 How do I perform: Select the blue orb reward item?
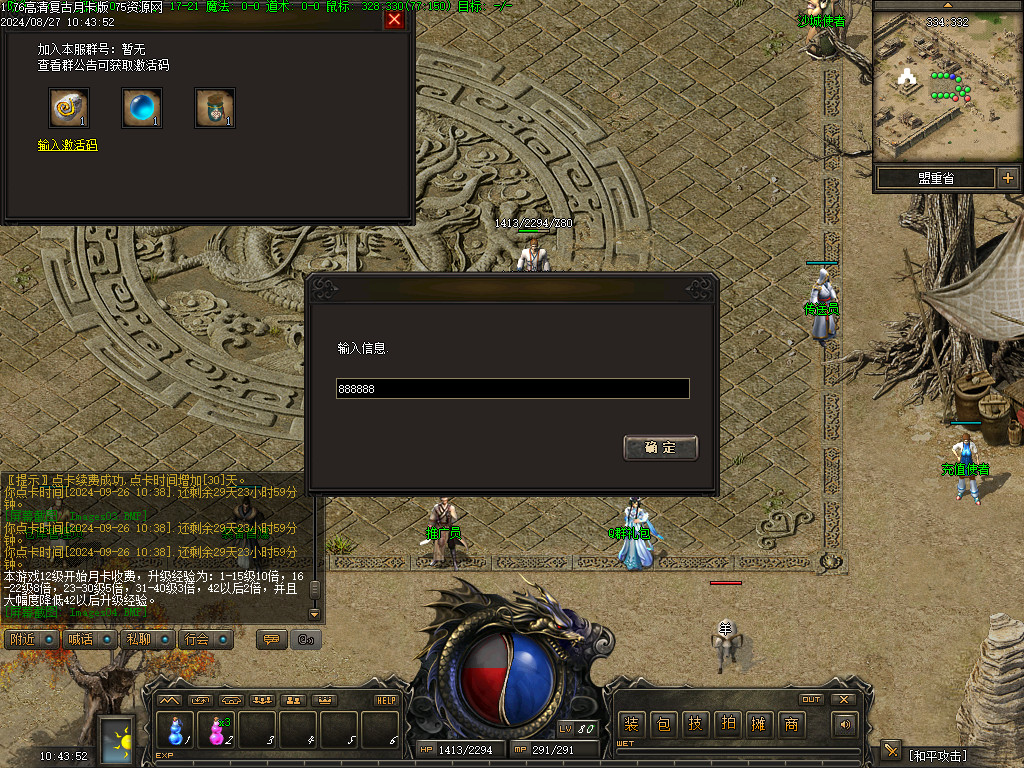(x=142, y=108)
